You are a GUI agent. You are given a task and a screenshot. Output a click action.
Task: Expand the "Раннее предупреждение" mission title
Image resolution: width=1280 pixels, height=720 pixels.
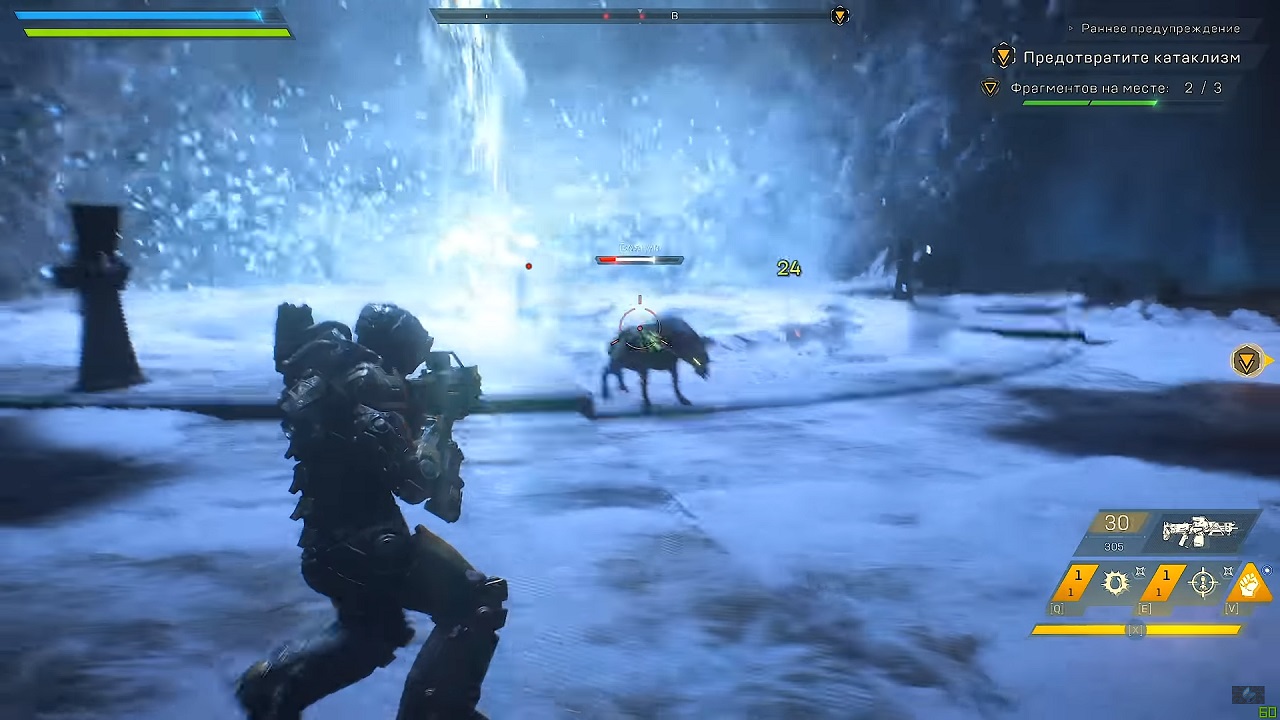(1160, 29)
